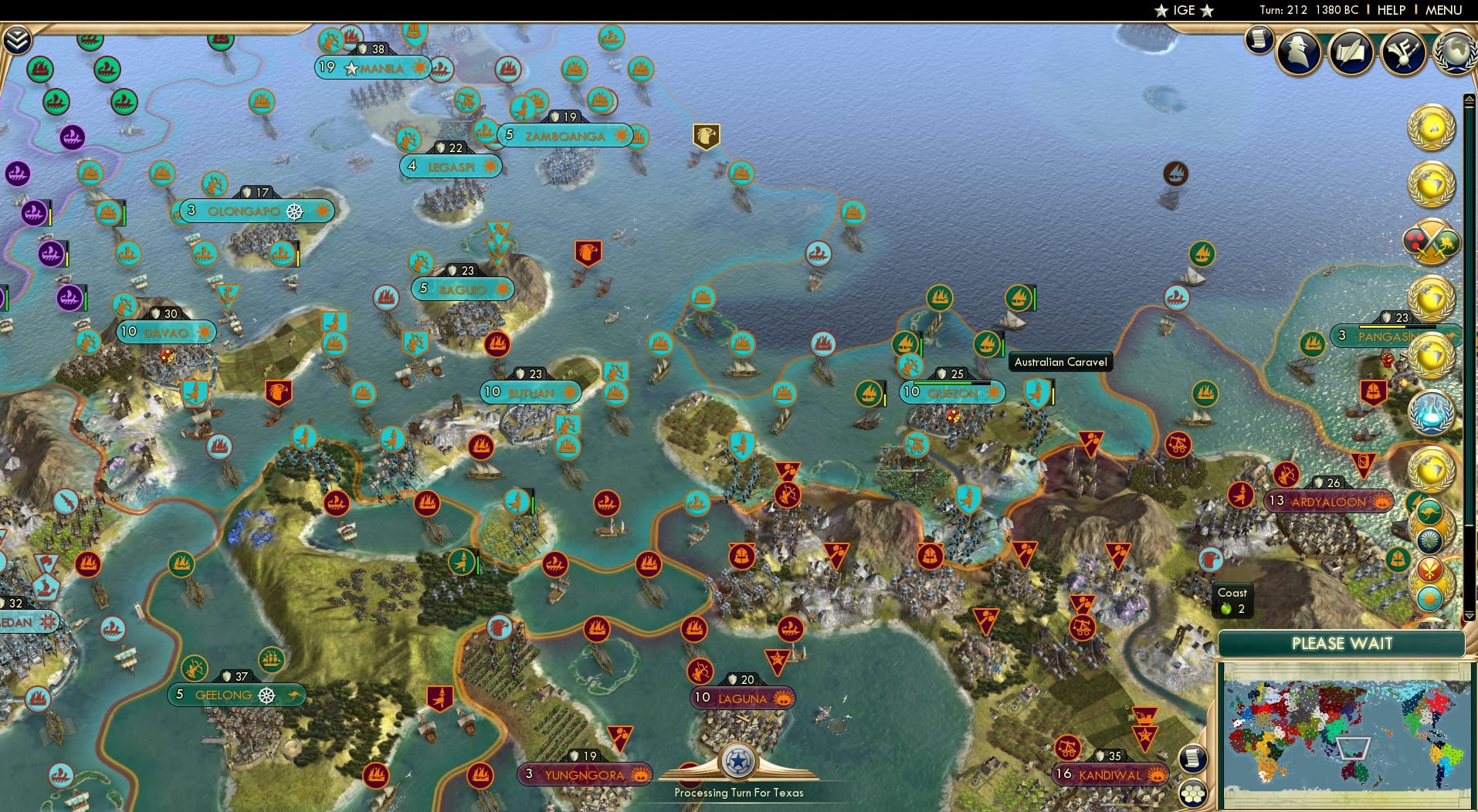The image size is (1478, 812).
Task: Click the kangaroo Australia notification icon
Action: (1429, 512)
